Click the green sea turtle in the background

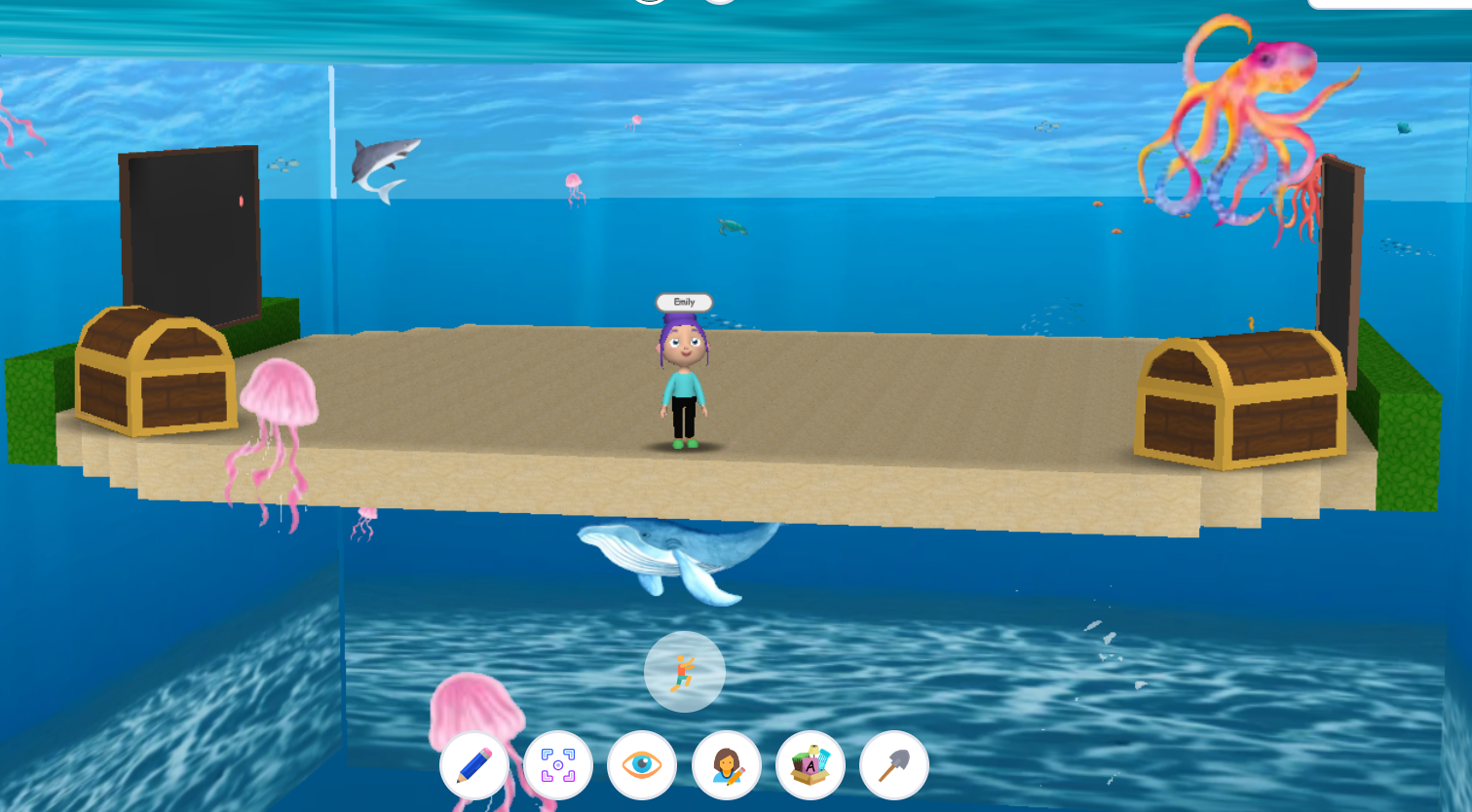click(730, 226)
